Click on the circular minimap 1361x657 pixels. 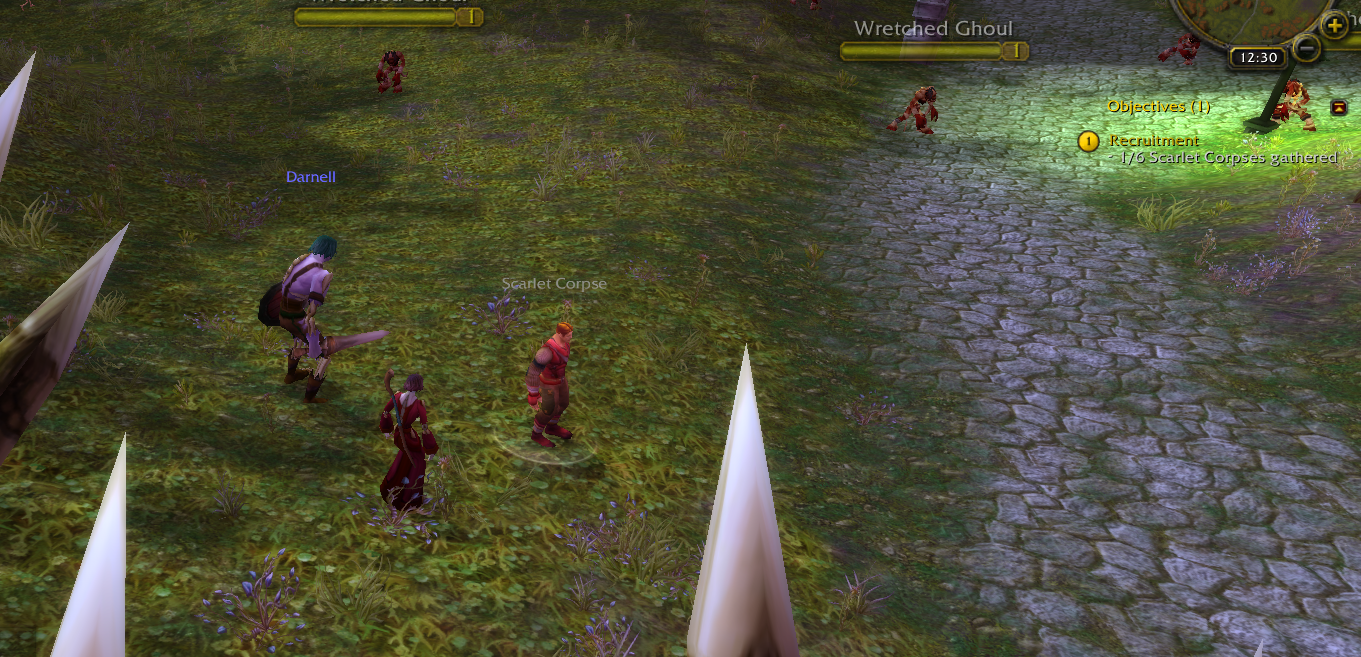point(1240,15)
